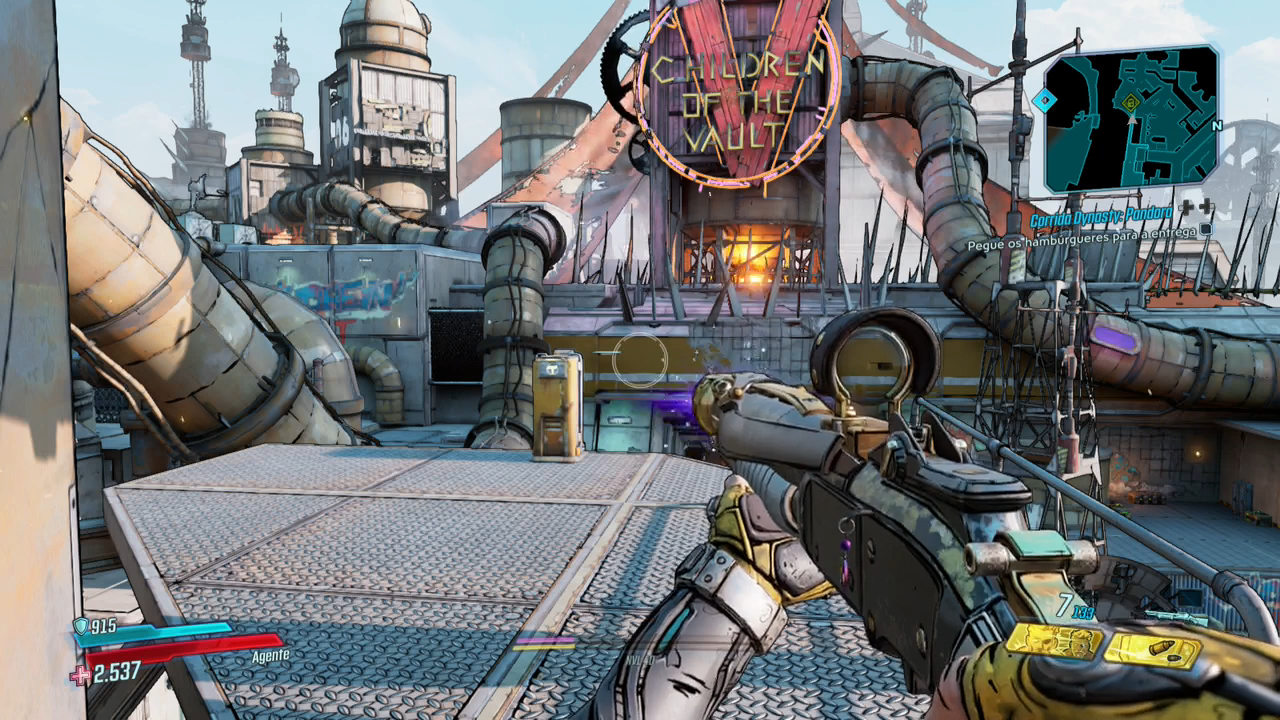This screenshot has height=720, width=1280.
Task: Click the pink health cross icon
Action: [x=80, y=676]
